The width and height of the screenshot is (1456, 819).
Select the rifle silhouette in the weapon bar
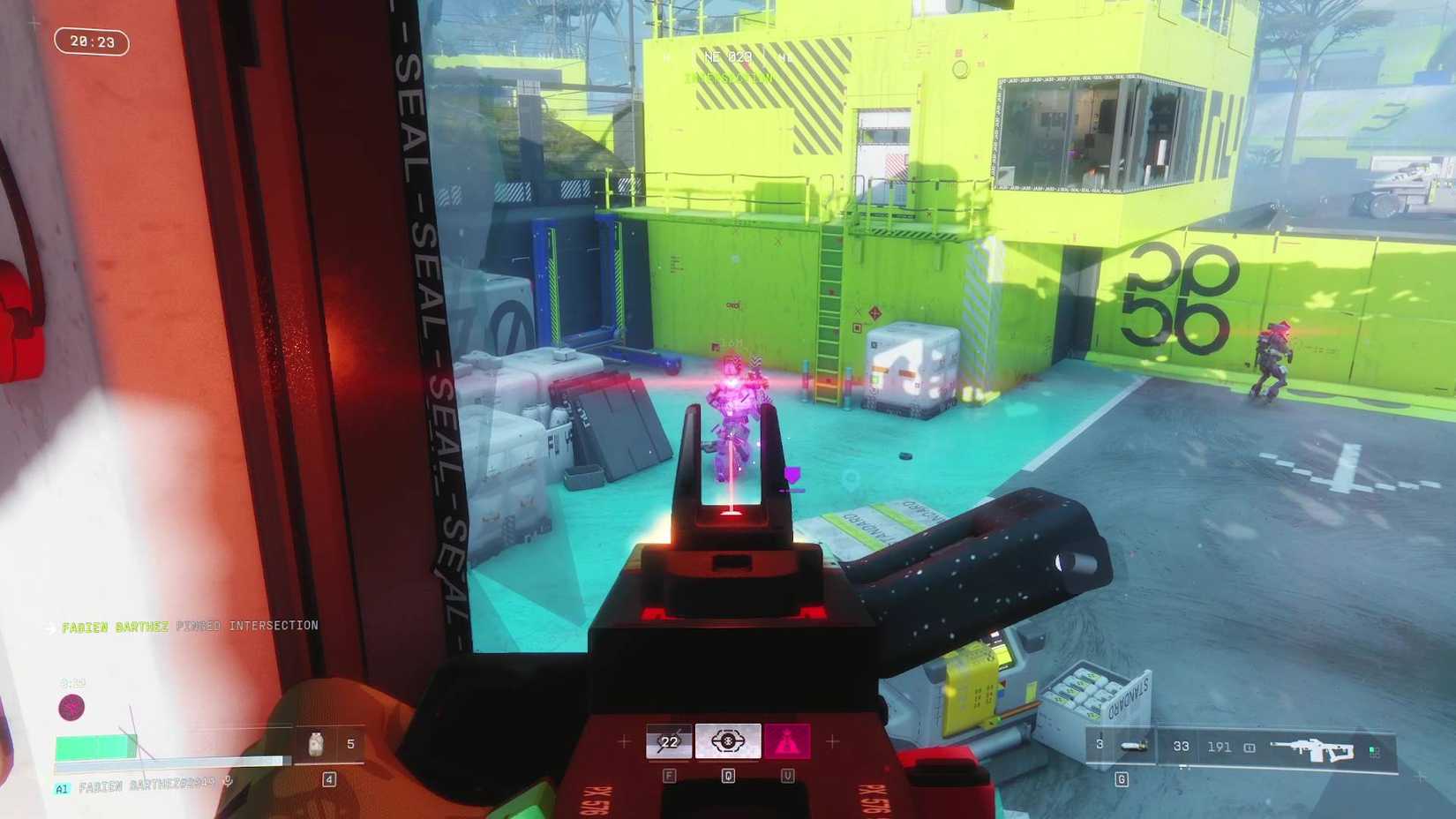pos(1316,749)
